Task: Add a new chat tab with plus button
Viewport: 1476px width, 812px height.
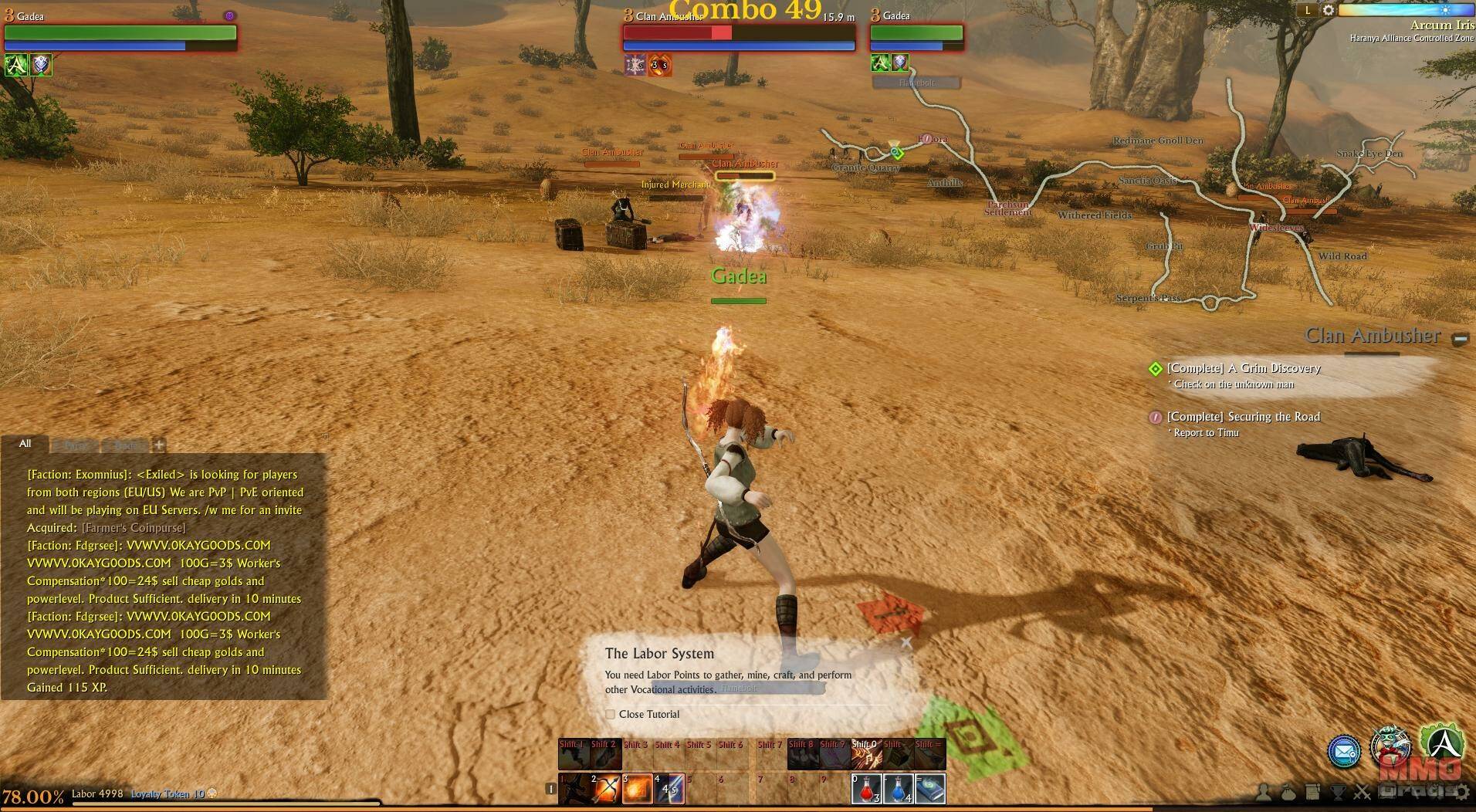Action: (x=159, y=445)
